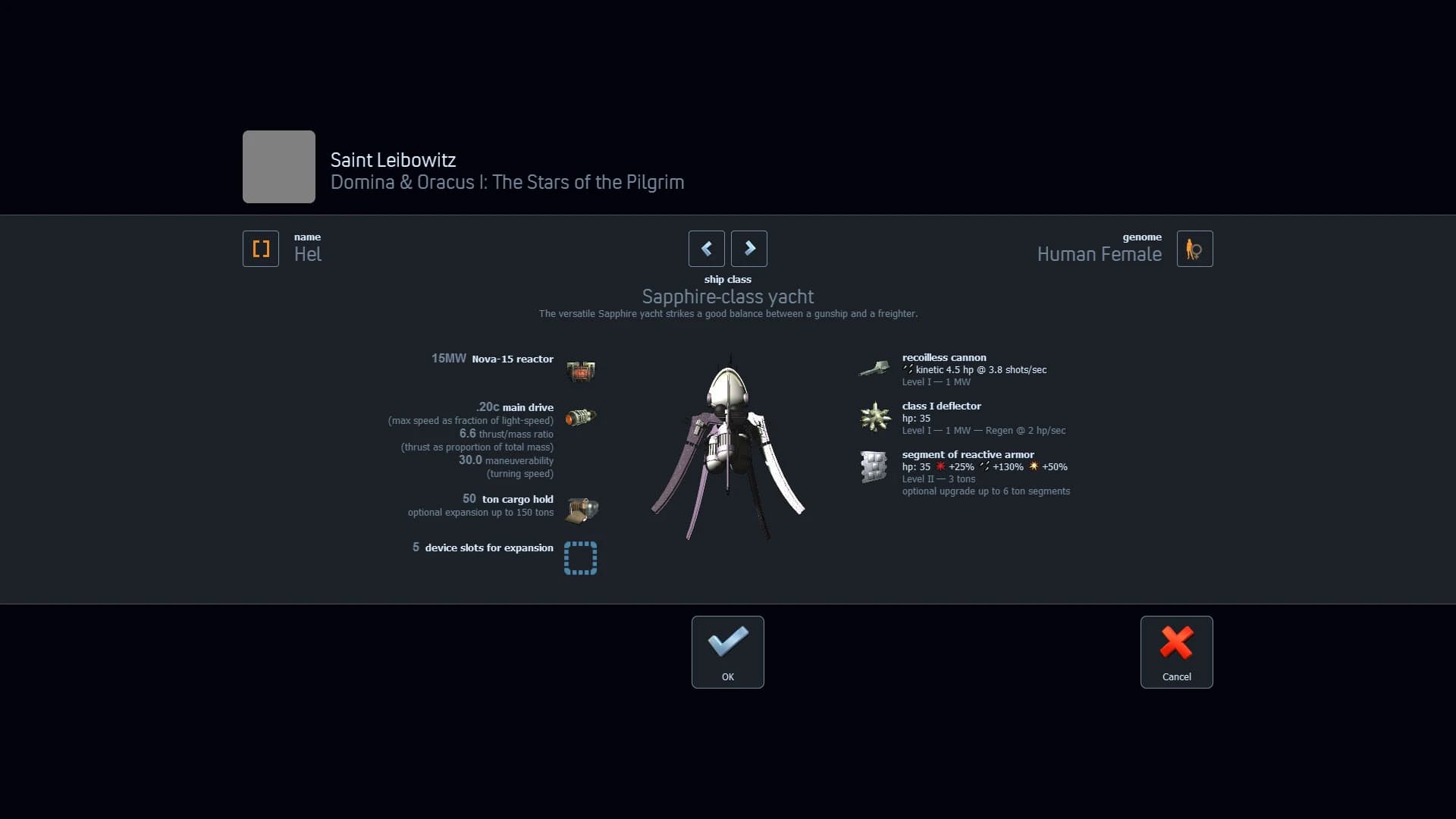The height and width of the screenshot is (819, 1456).
Task: Click the red X cancel icon
Action: (x=1176, y=642)
